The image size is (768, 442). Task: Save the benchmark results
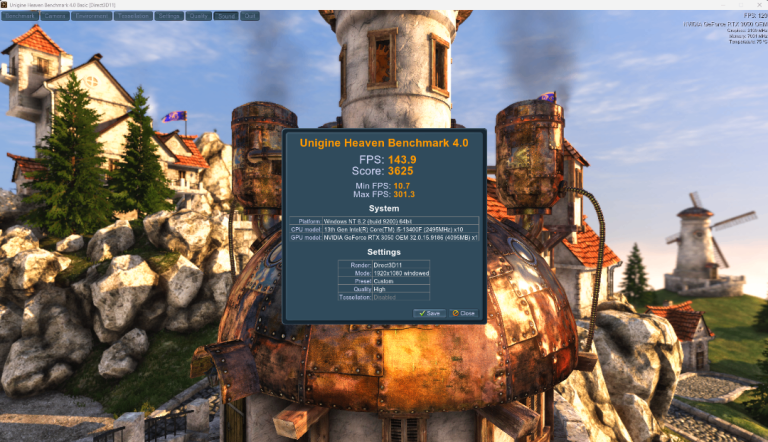429,313
